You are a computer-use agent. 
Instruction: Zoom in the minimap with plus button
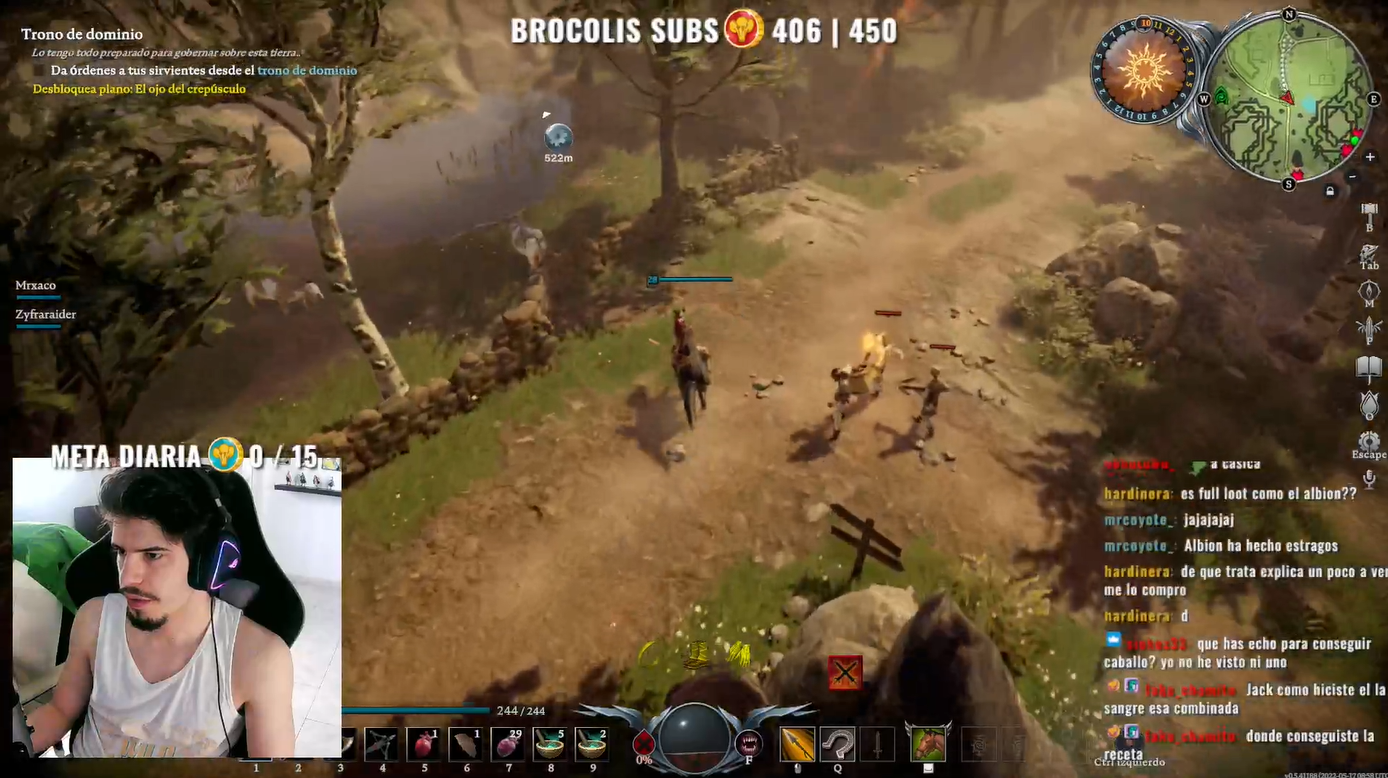(1370, 157)
